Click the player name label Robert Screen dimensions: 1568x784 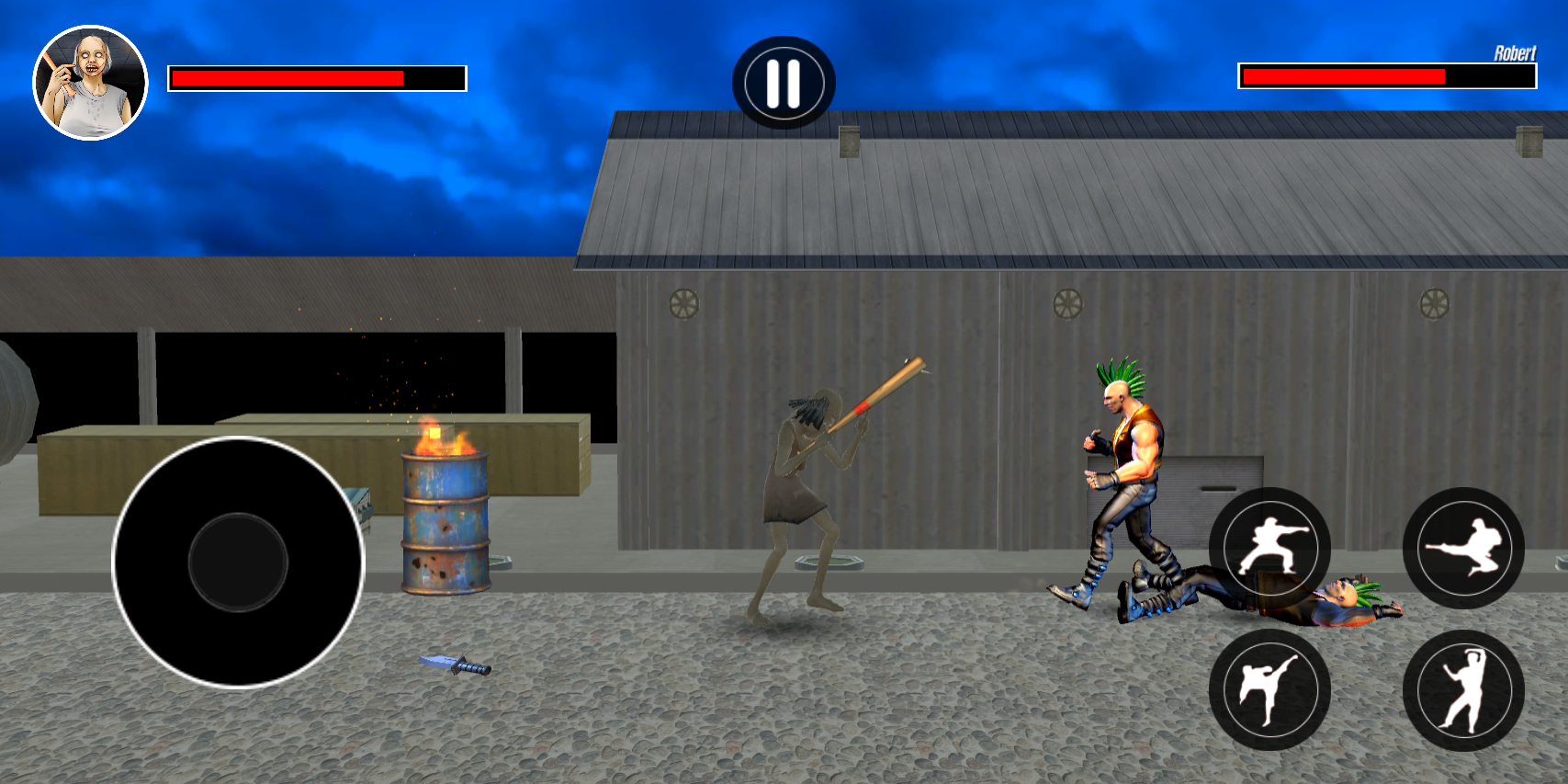point(1516,51)
